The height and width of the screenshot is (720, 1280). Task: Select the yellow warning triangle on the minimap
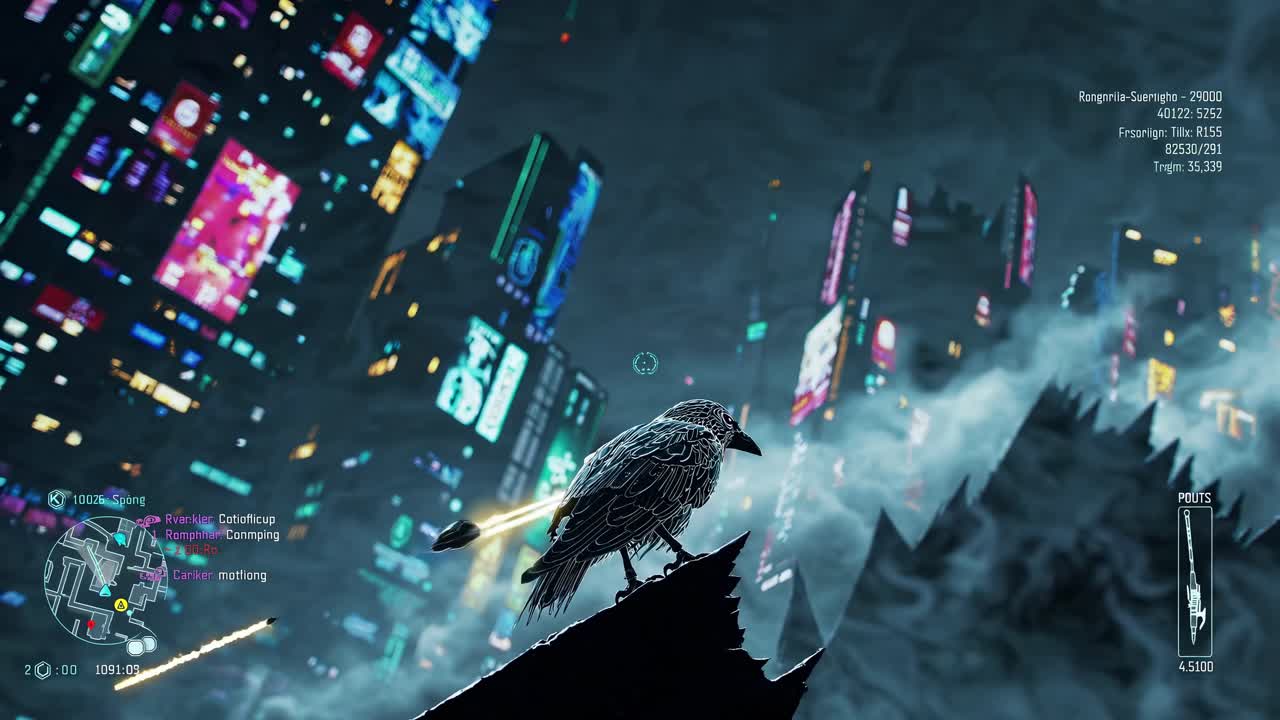(121, 605)
